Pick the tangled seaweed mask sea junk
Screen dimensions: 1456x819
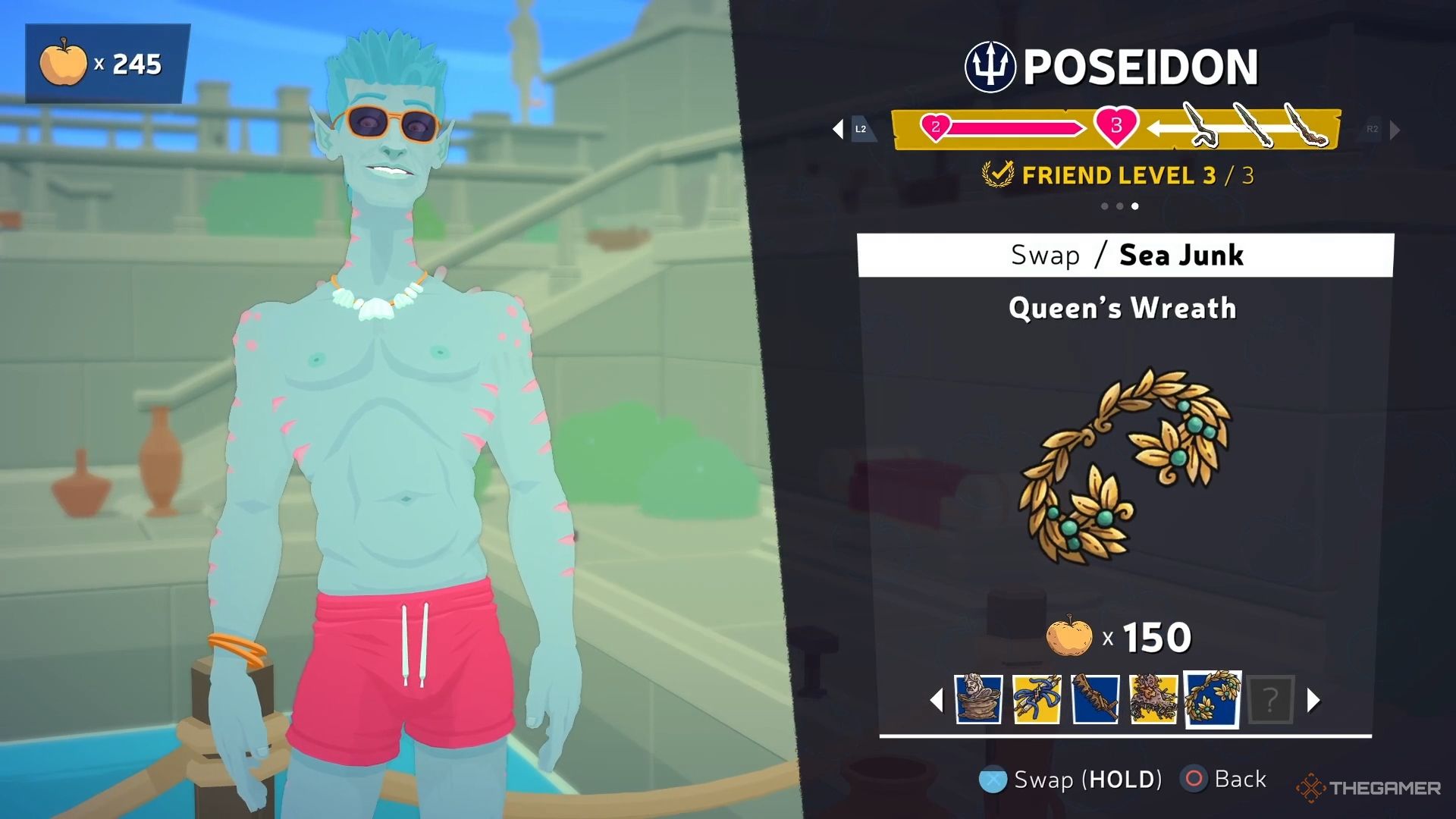1153,698
